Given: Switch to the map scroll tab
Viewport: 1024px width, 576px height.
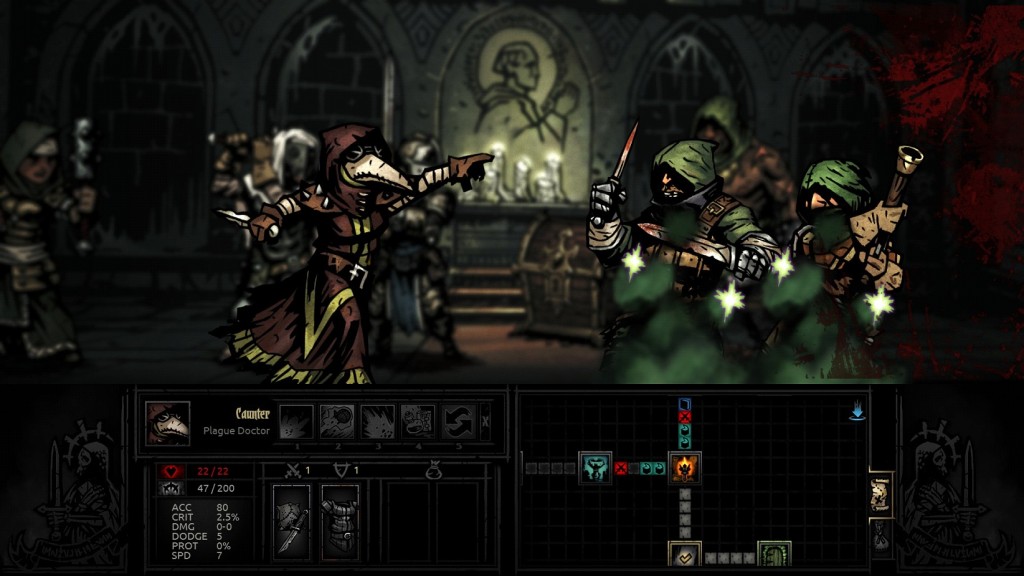Looking at the screenshot, I should tap(881, 493).
